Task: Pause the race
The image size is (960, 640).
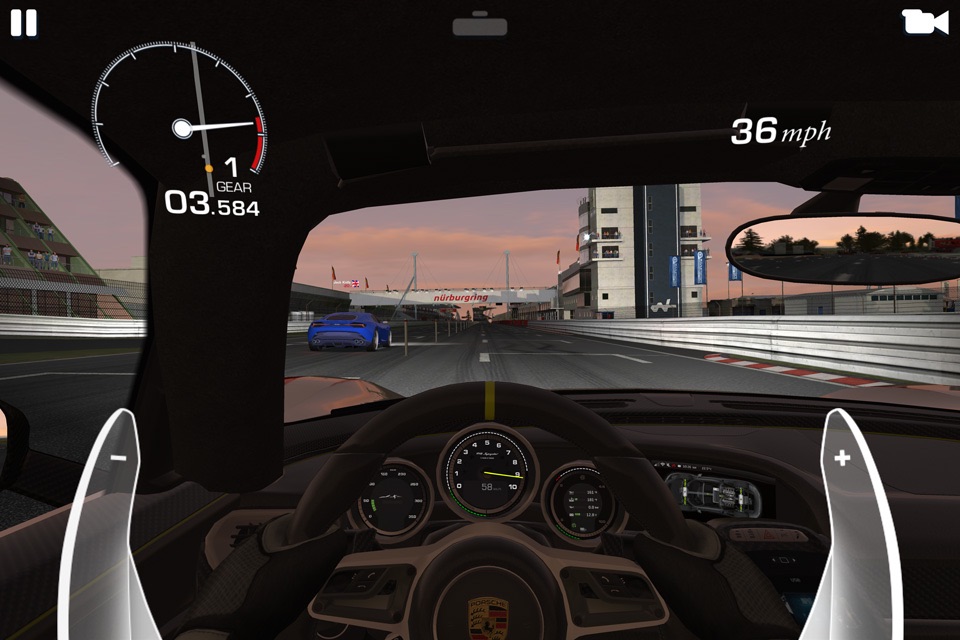Action: click(x=23, y=23)
